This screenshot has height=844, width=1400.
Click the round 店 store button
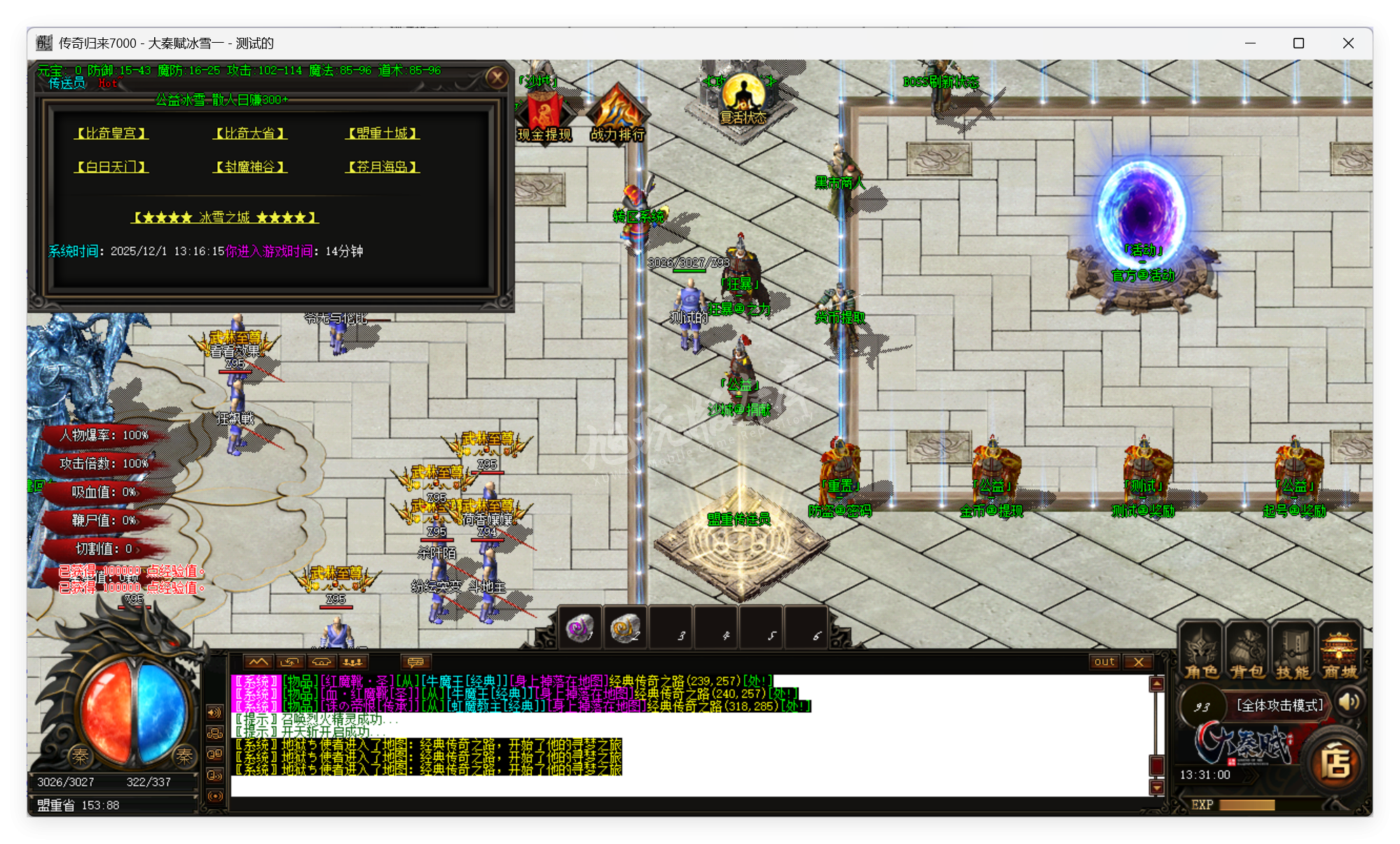pos(1336,763)
